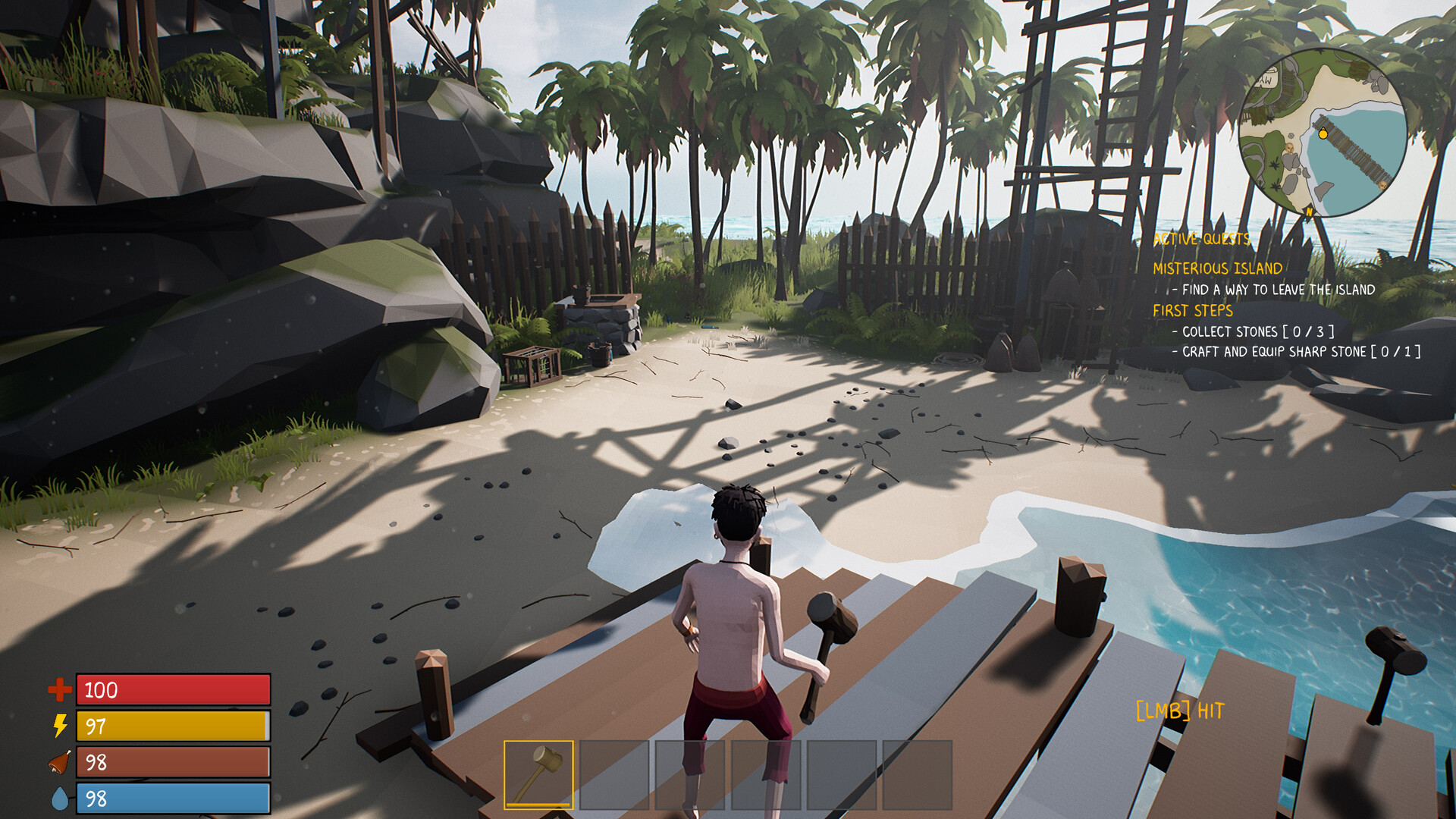Image resolution: width=1456 pixels, height=819 pixels.
Task: Collapse the FIRST STEPS quest
Action: point(1193,310)
